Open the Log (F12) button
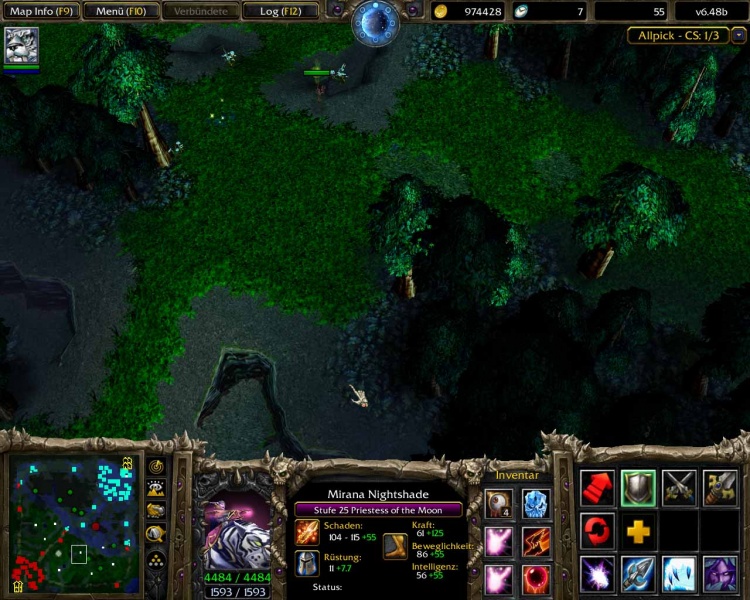750x600 pixels. 282,12
